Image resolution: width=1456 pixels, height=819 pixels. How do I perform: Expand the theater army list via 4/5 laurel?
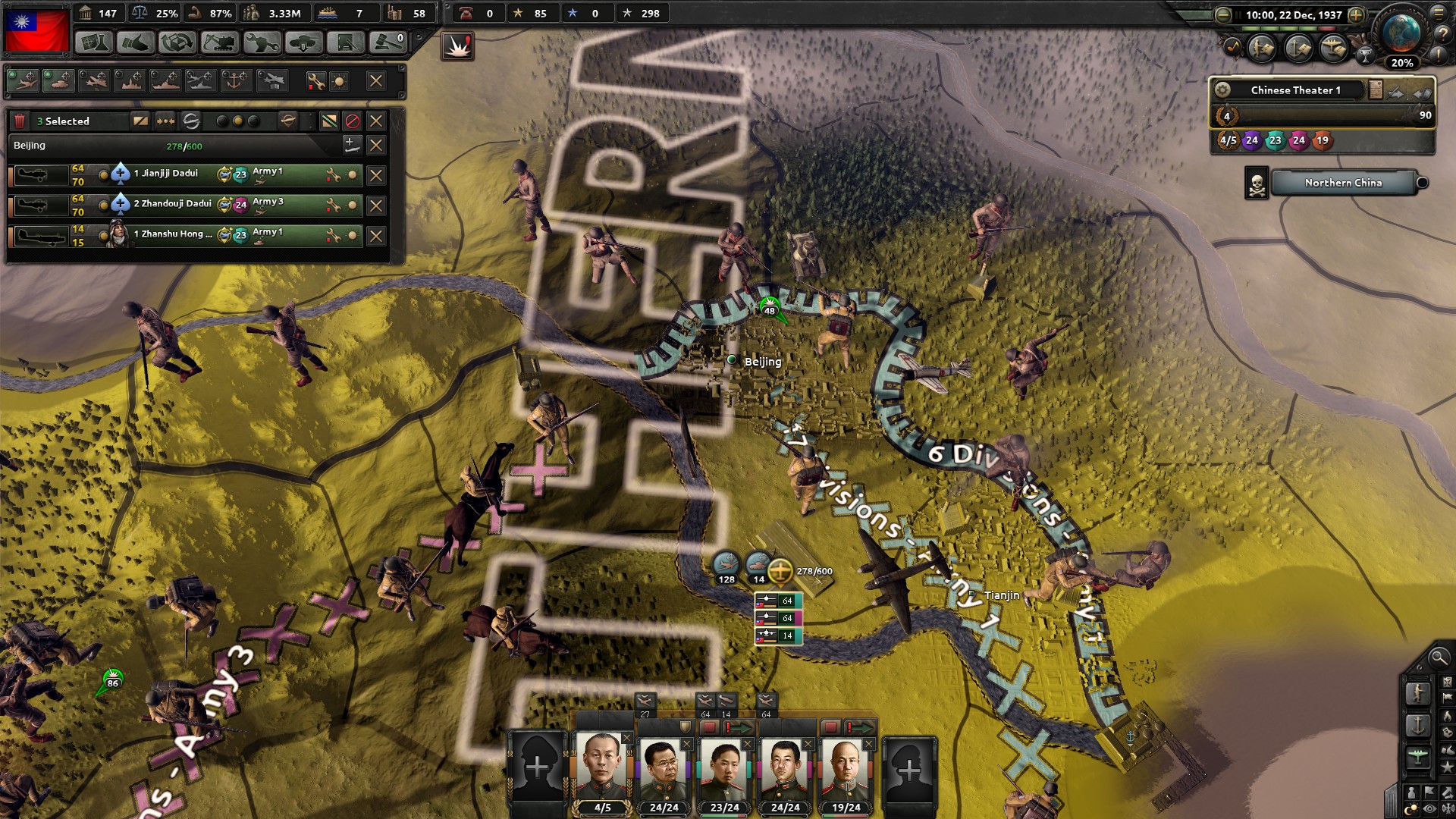(x=1227, y=141)
